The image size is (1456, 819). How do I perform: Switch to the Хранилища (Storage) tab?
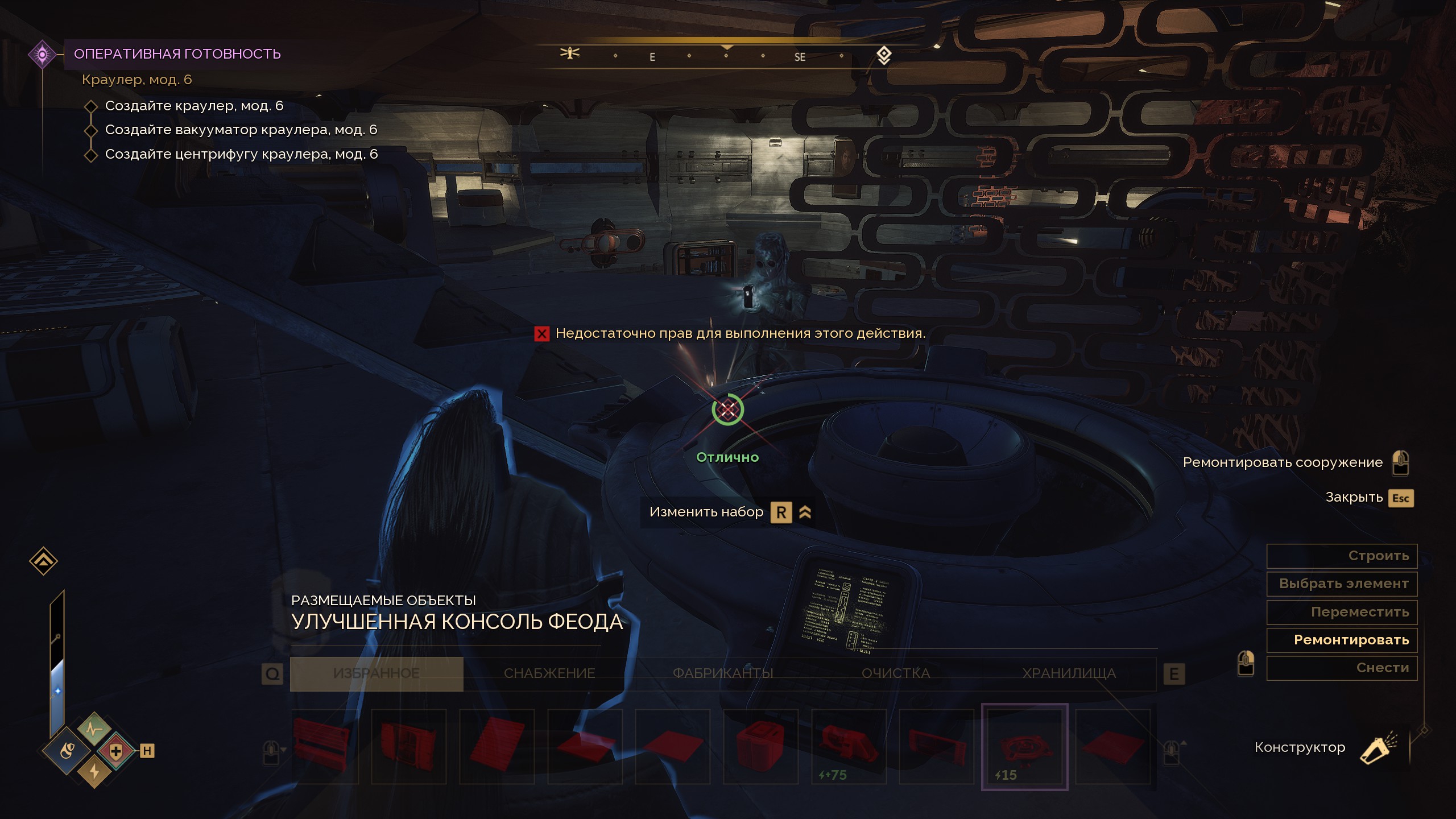(x=1069, y=673)
